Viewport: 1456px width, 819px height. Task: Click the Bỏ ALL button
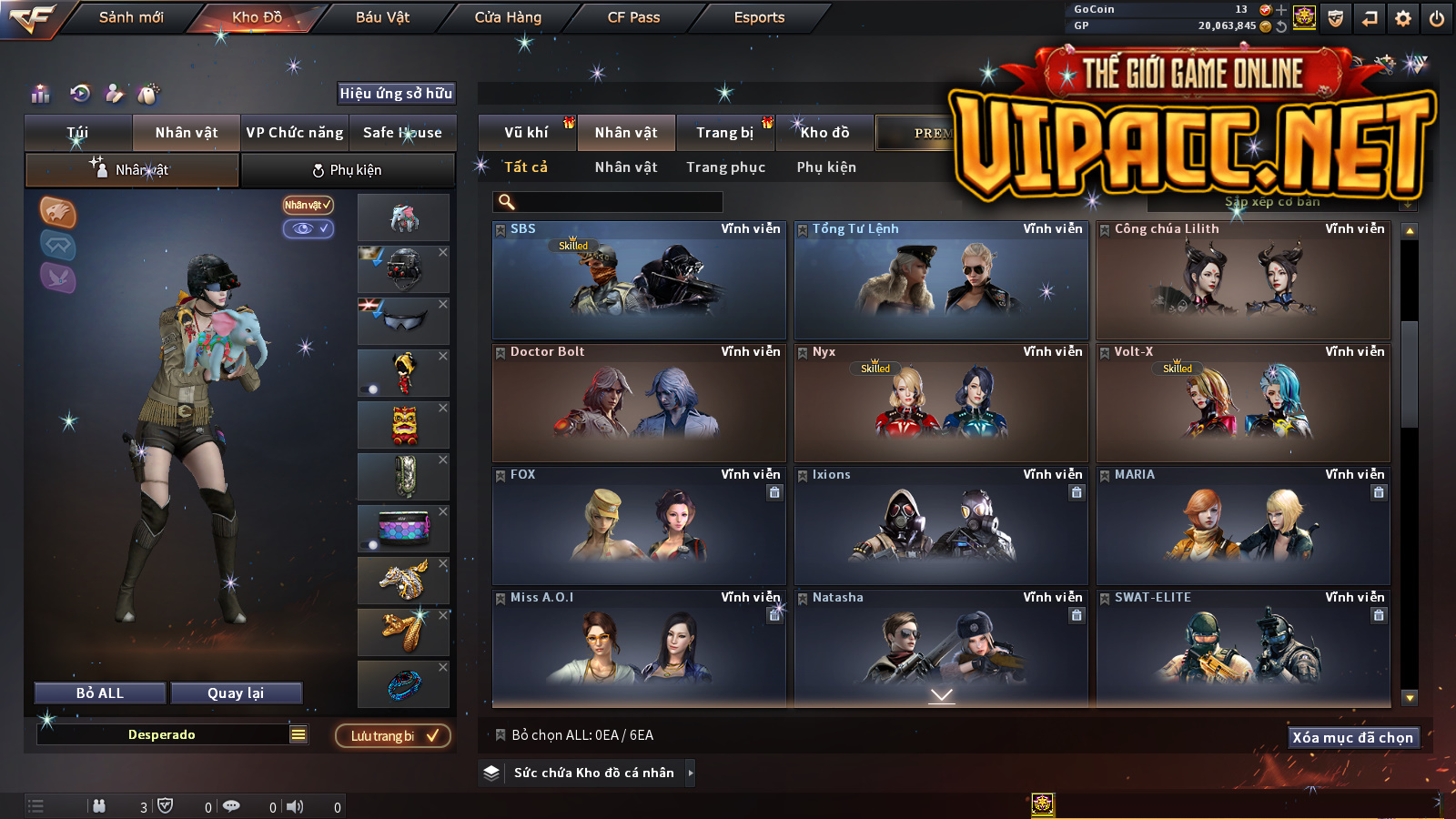coord(100,693)
